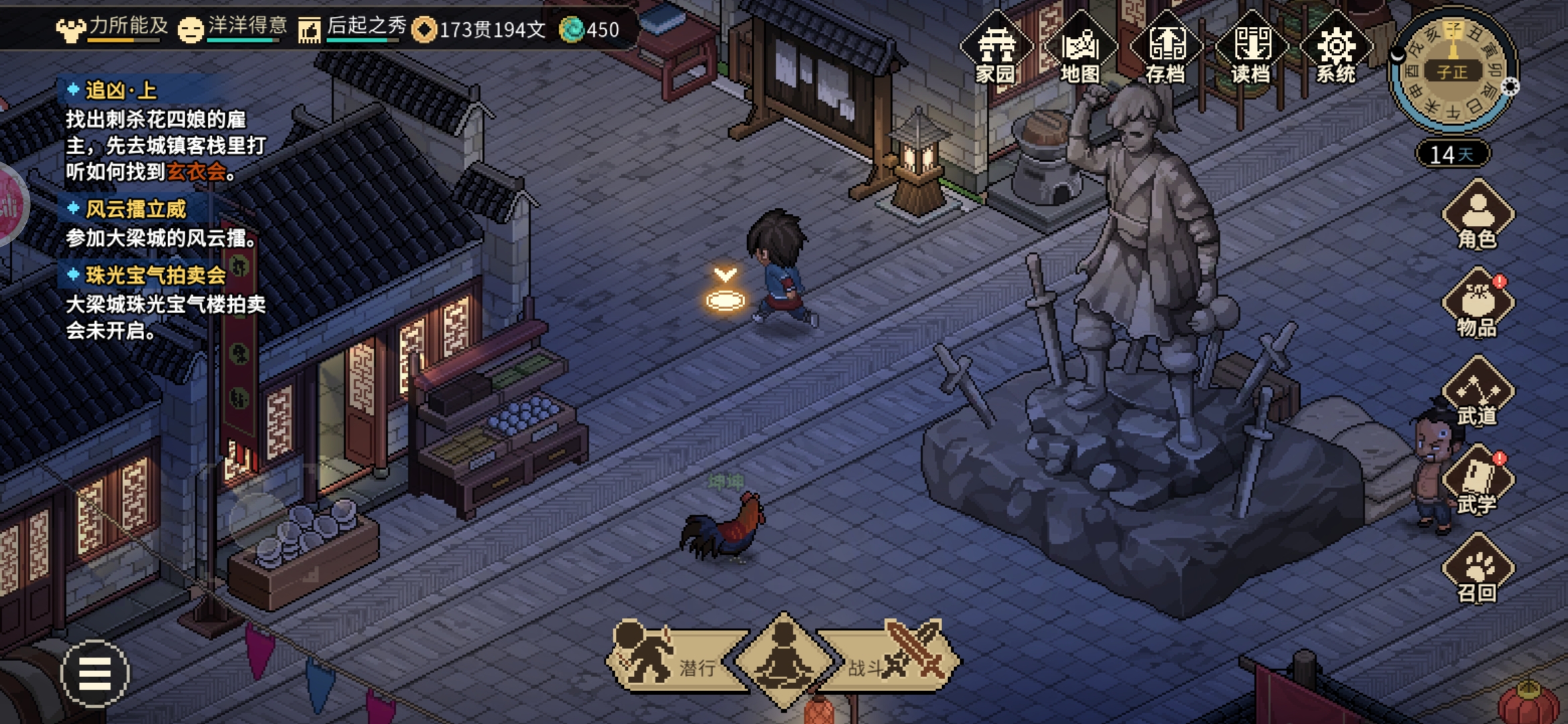Select the 追凶·上 quest entry
Viewport: 1568px width, 724px height.
(x=121, y=90)
